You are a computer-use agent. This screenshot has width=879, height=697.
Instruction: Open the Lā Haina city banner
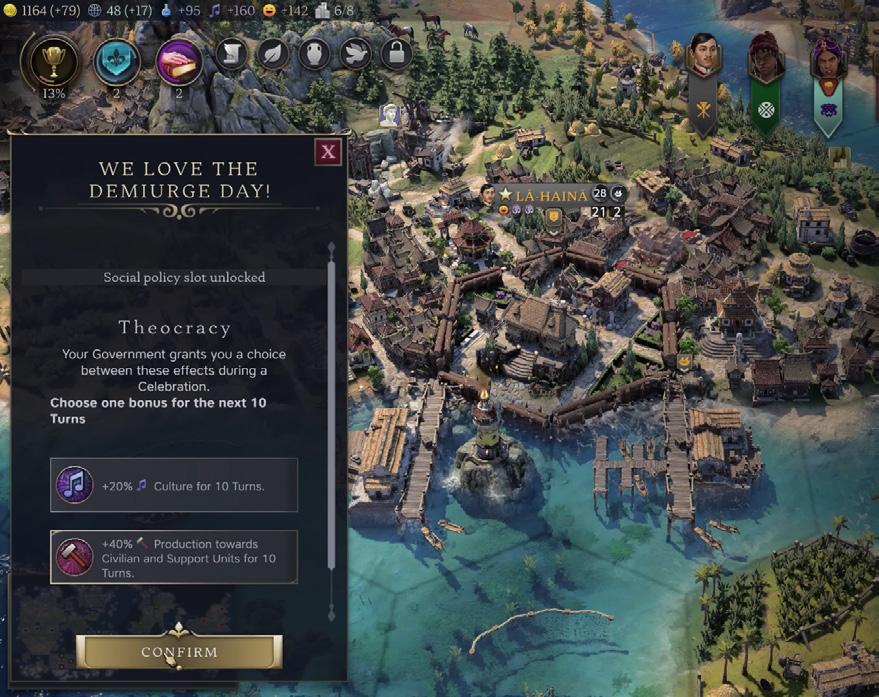(x=551, y=196)
